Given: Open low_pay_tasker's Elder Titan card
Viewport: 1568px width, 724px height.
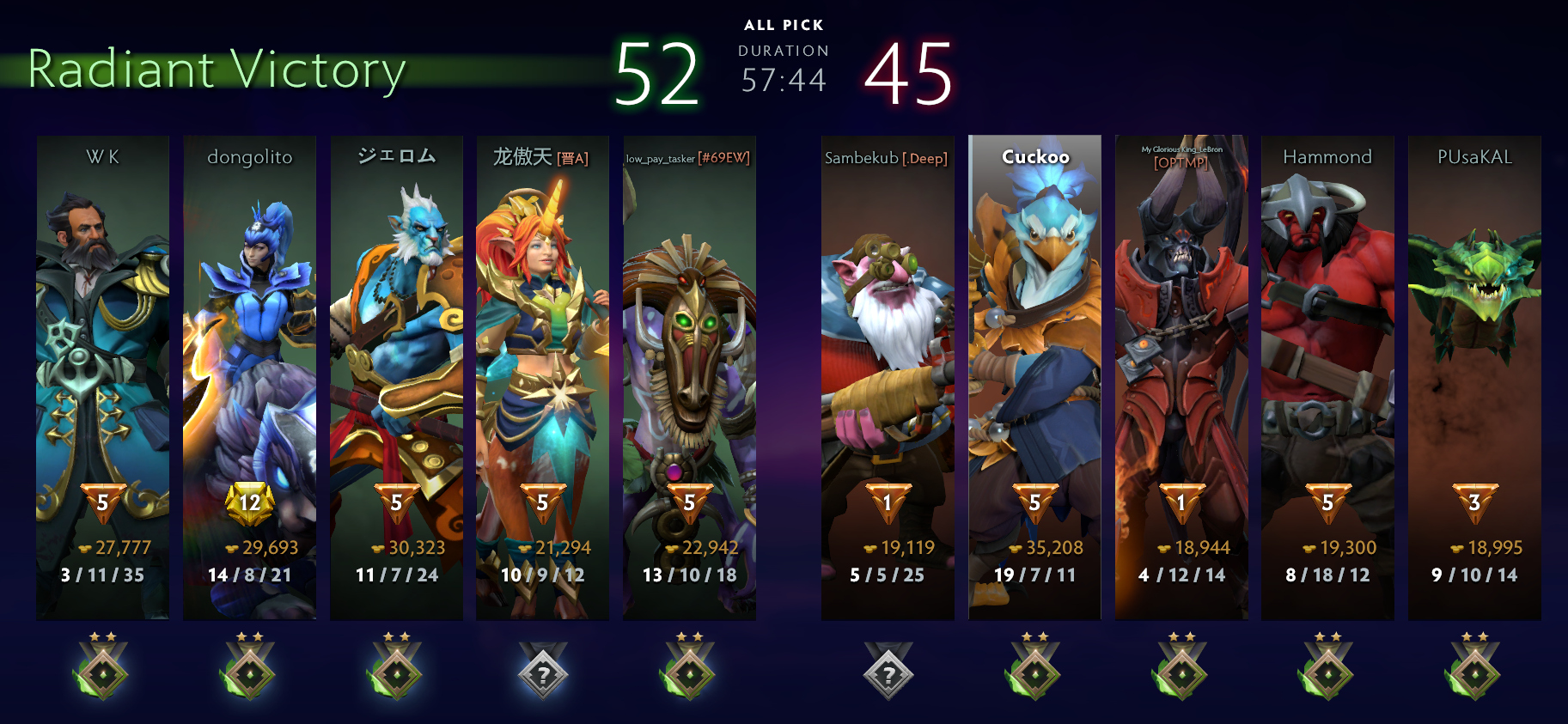Looking at the screenshot, I should [x=689, y=378].
